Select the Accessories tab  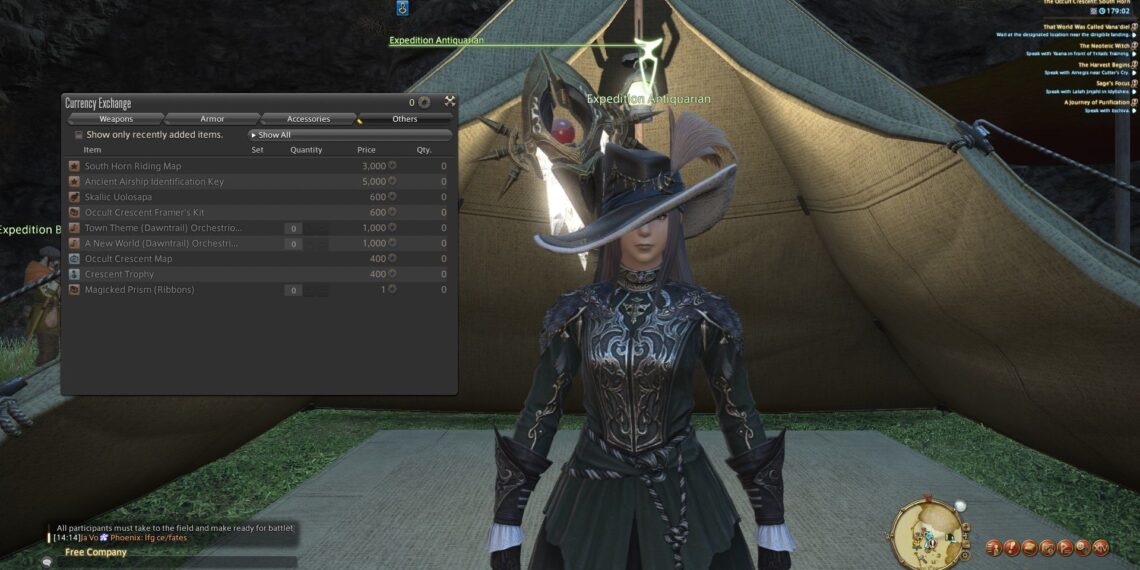(308, 119)
